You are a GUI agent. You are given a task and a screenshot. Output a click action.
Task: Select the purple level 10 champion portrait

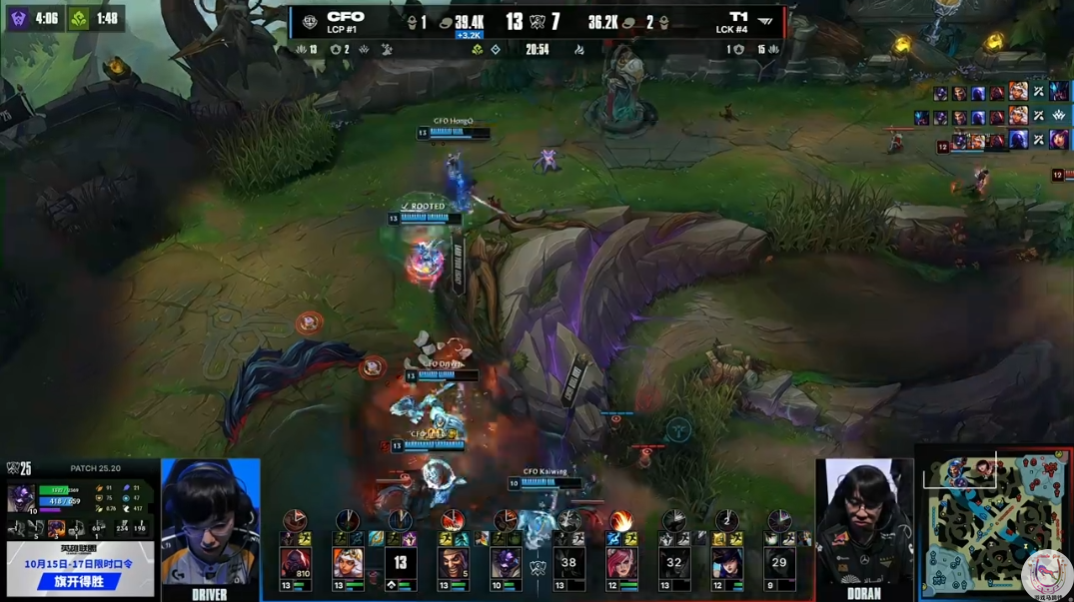pyautogui.click(x=506, y=564)
